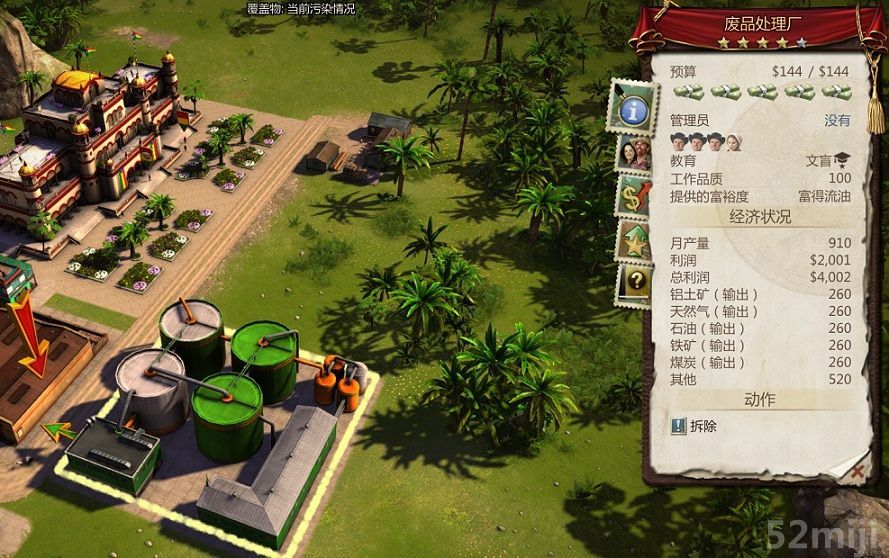Open the dollar sign finance tab
The width and height of the screenshot is (889, 558).
pos(633,195)
